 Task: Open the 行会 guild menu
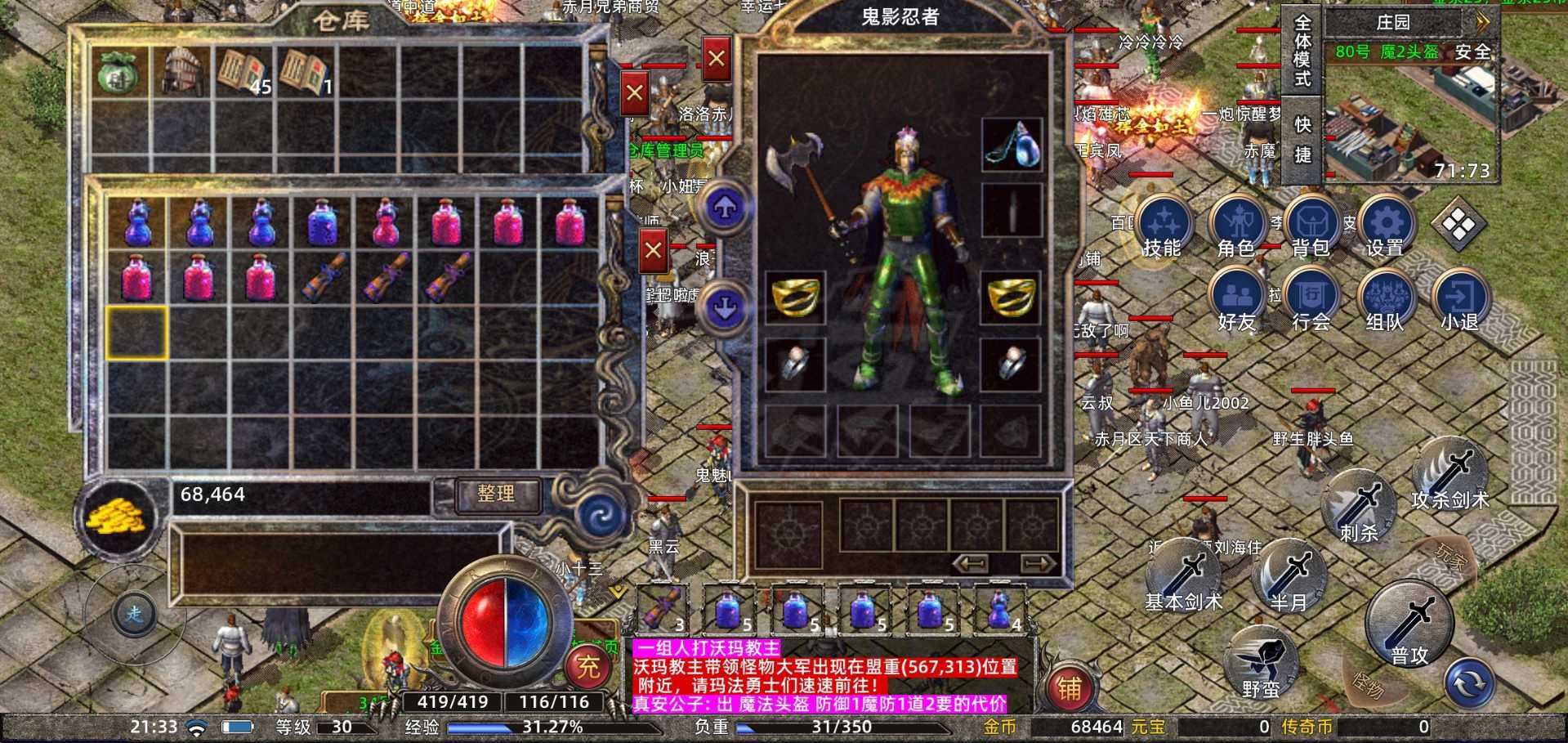tap(1311, 299)
